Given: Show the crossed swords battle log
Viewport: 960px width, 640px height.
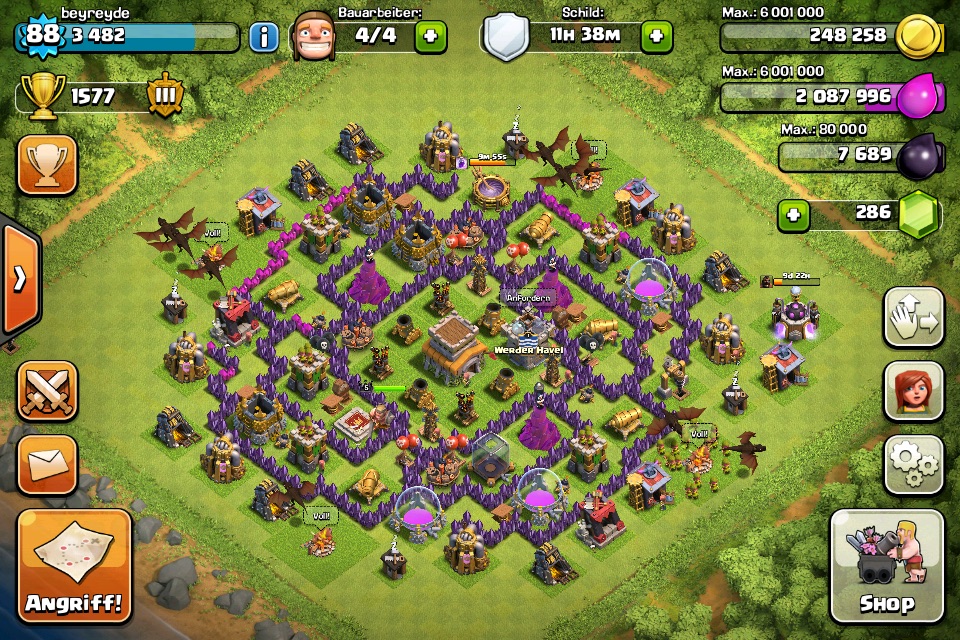Looking at the screenshot, I should coord(47,391).
